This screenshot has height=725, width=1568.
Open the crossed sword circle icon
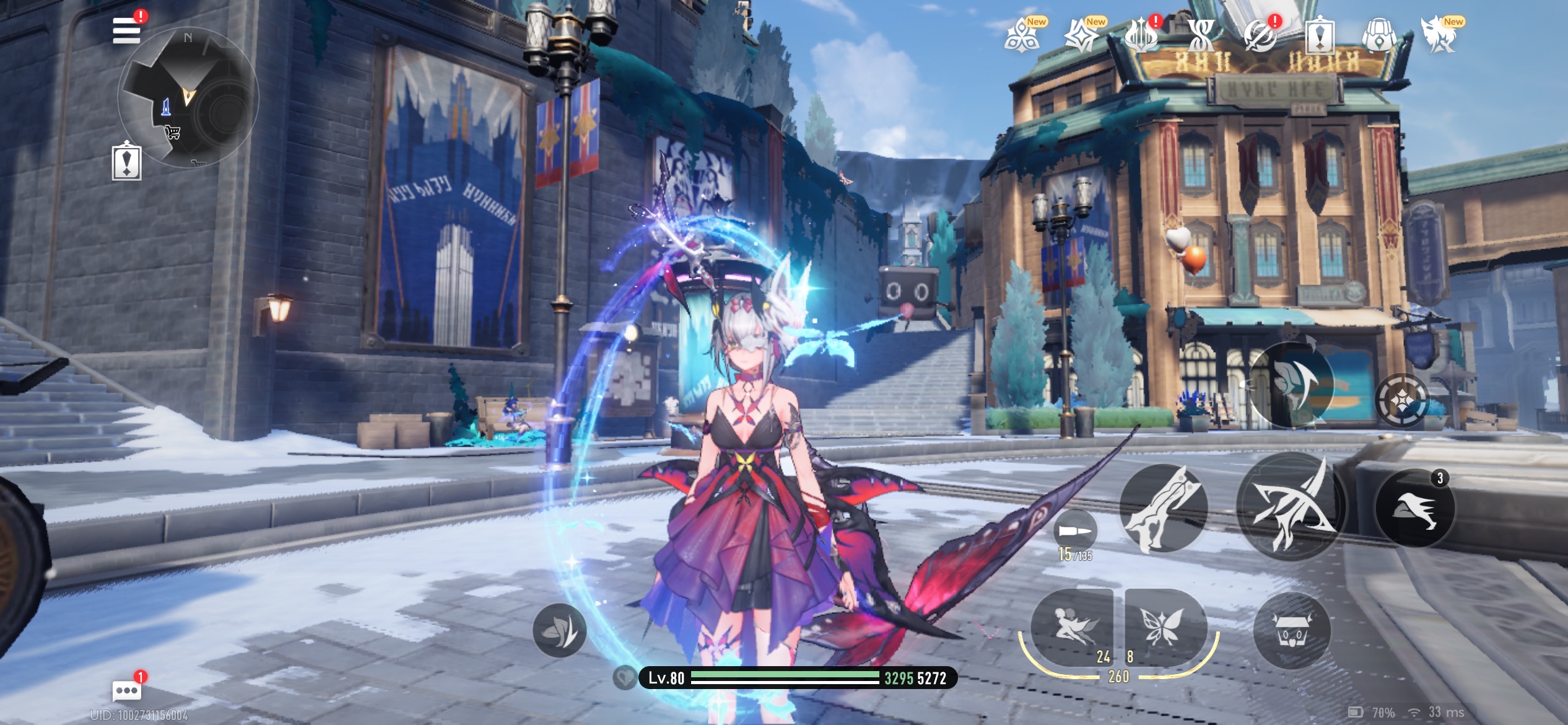point(1261,36)
